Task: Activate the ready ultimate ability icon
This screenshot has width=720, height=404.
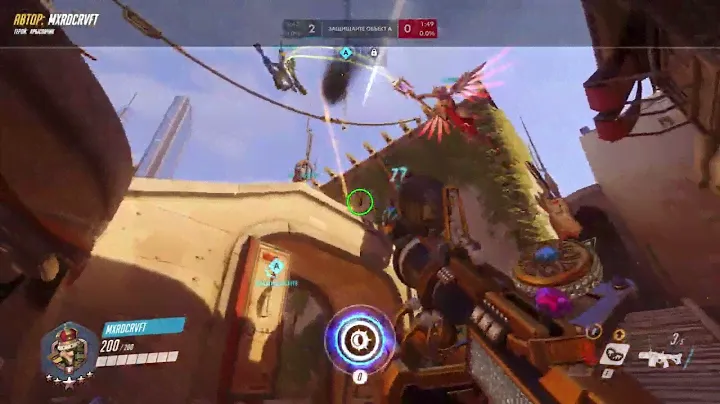Action: tap(359, 340)
